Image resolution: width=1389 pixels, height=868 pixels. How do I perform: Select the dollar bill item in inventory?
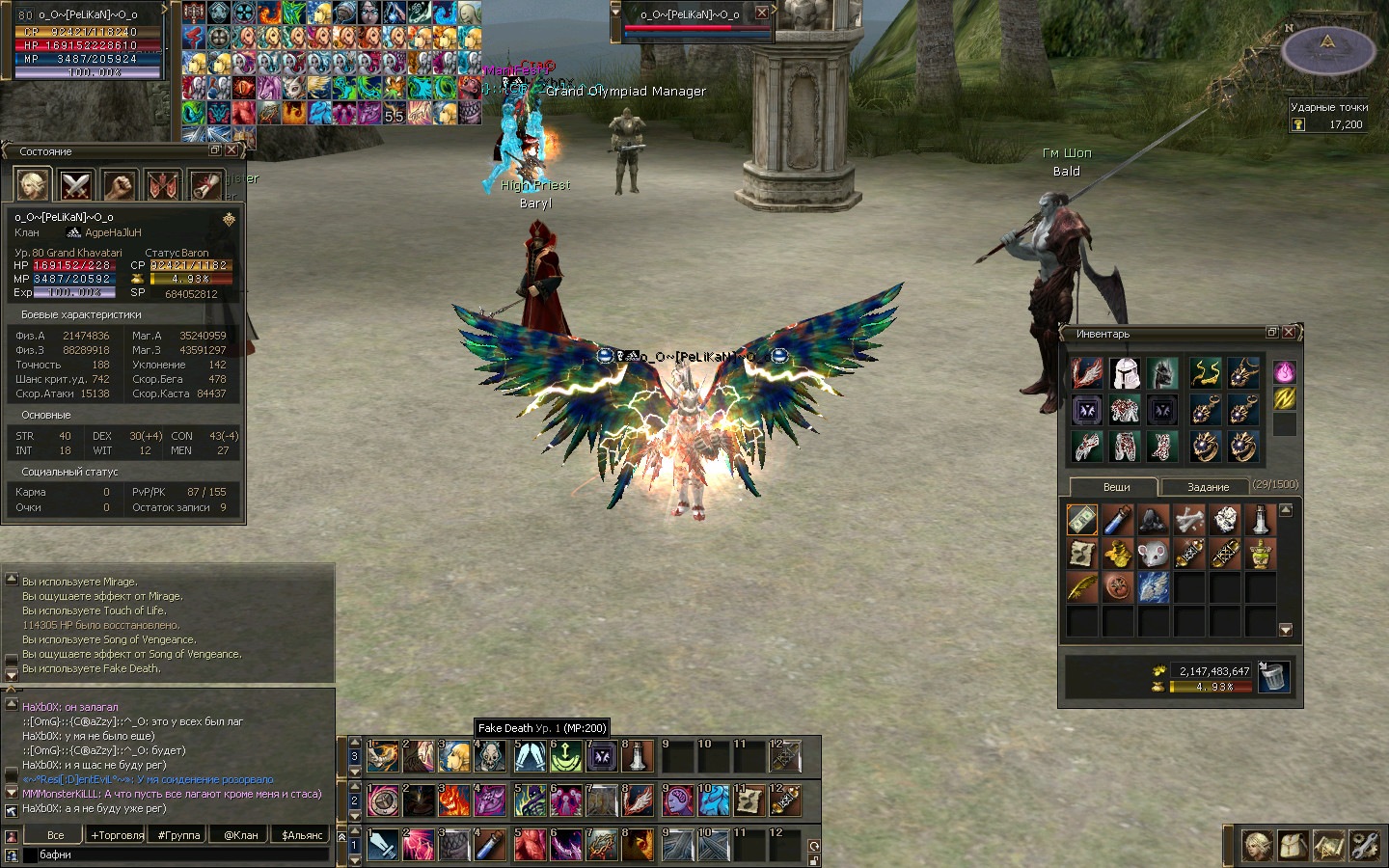tap(1082, 520)
